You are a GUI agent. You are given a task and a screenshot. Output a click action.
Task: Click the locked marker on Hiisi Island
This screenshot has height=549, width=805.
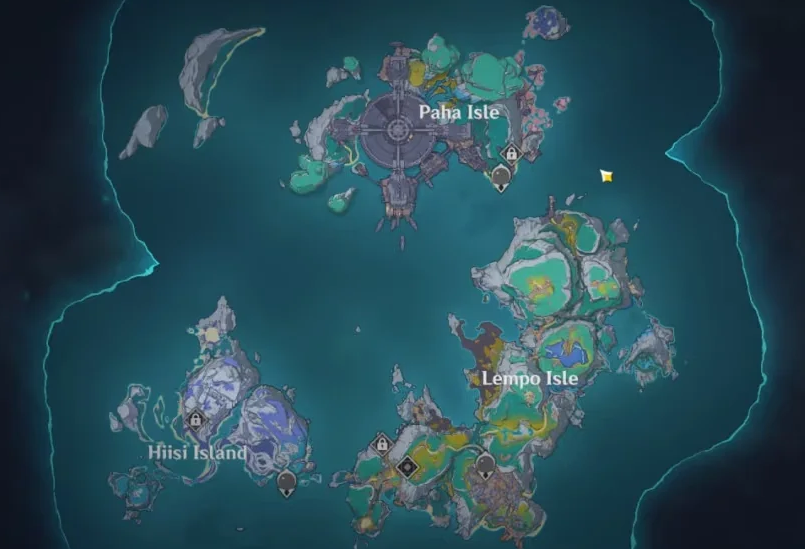pos(194,421)
